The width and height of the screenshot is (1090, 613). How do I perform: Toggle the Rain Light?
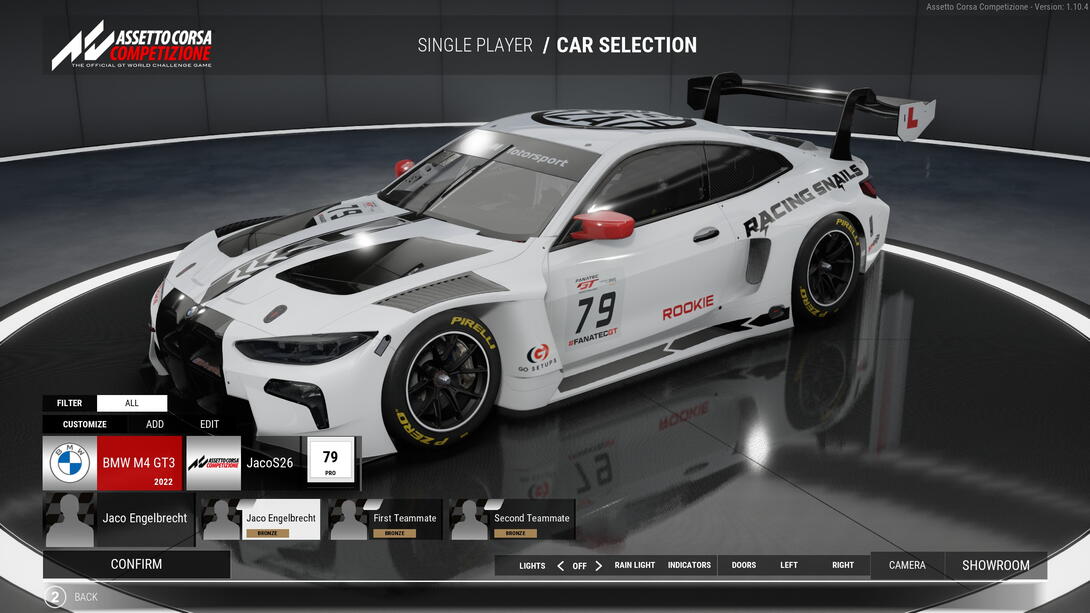pos(635,565)
